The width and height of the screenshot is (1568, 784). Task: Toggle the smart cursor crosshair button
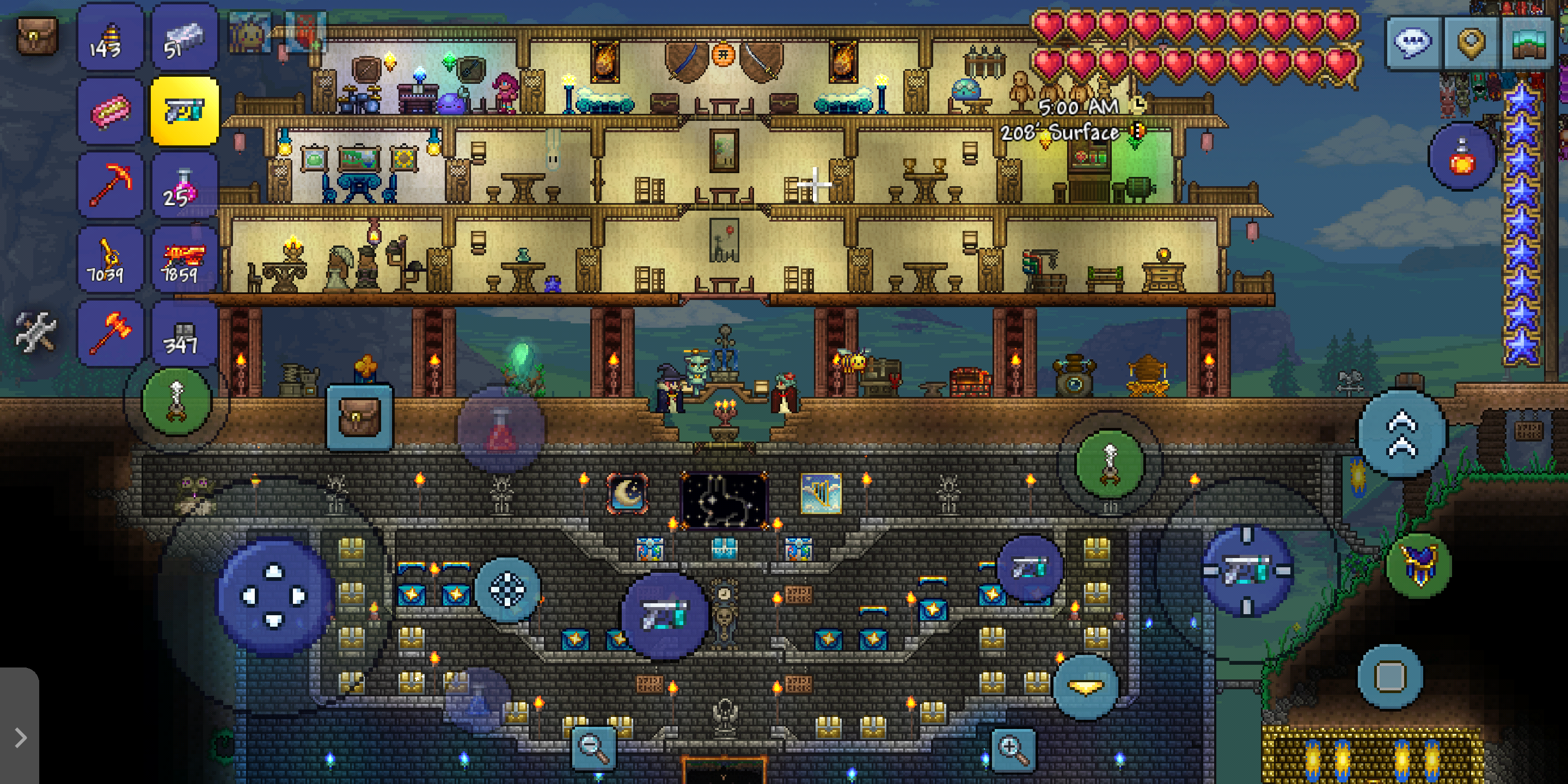click(507, 589)
